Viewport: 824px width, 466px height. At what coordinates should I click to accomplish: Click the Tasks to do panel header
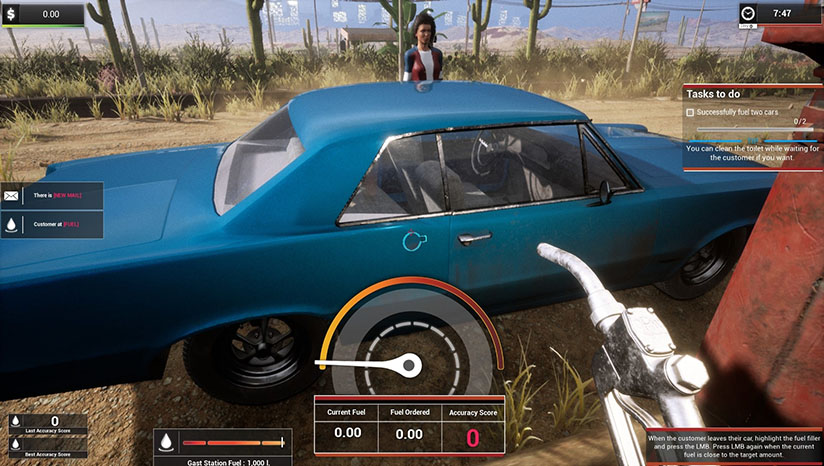coord(753,93)
